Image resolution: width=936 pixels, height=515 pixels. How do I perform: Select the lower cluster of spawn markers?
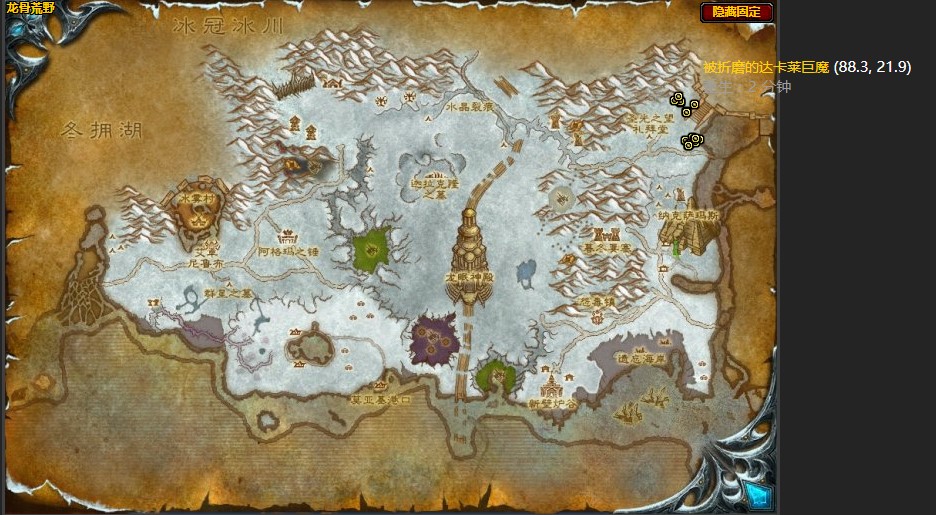689,142
